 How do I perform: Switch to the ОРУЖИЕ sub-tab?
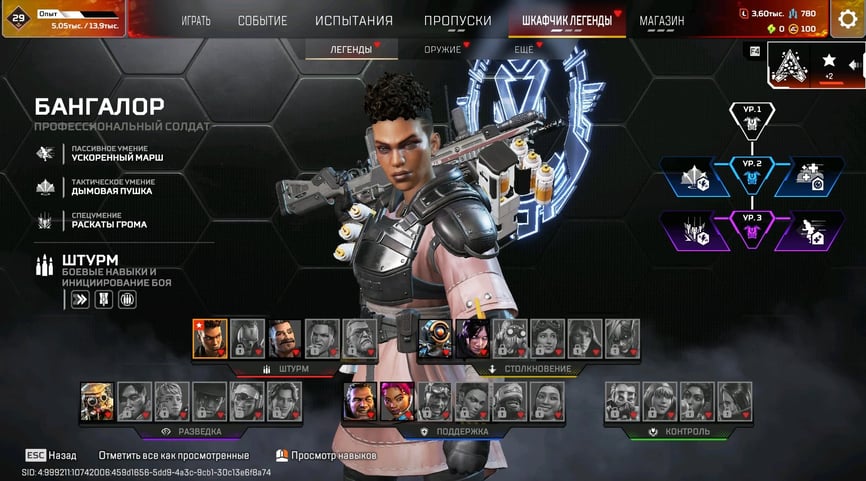[x=442, y=49]
